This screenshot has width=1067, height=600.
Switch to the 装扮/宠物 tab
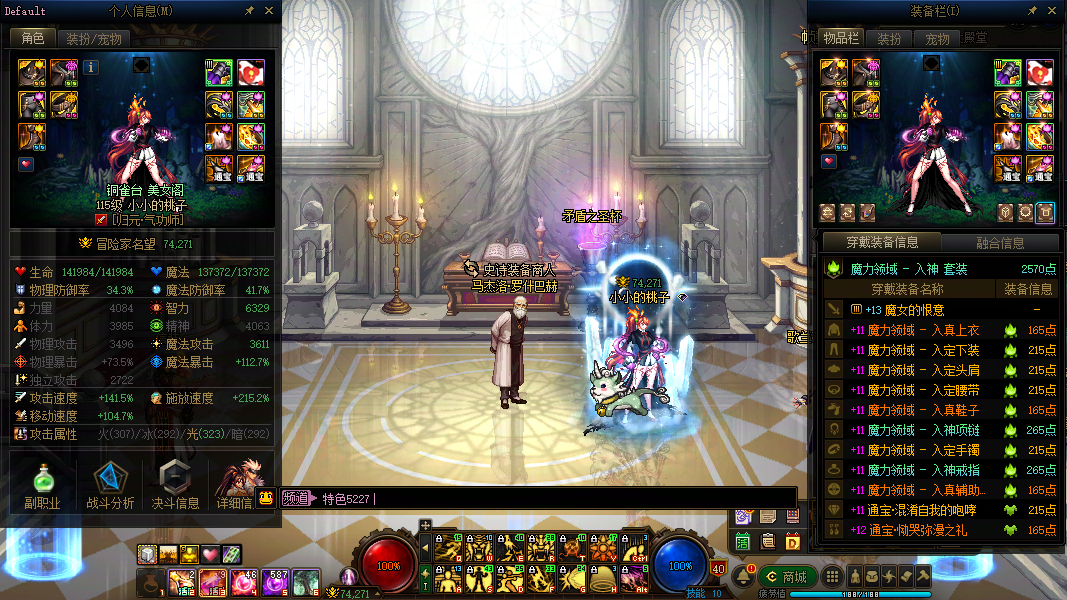94,39
